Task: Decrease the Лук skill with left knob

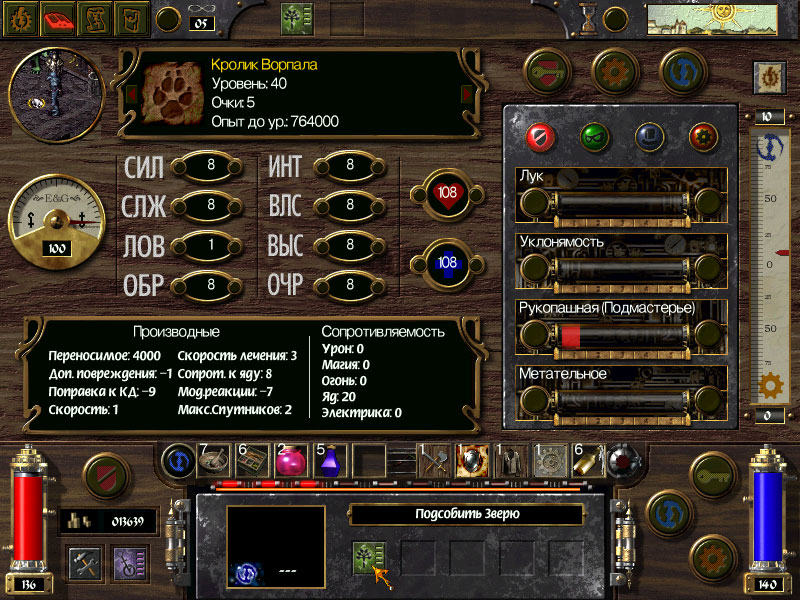Action: [536, 204]
